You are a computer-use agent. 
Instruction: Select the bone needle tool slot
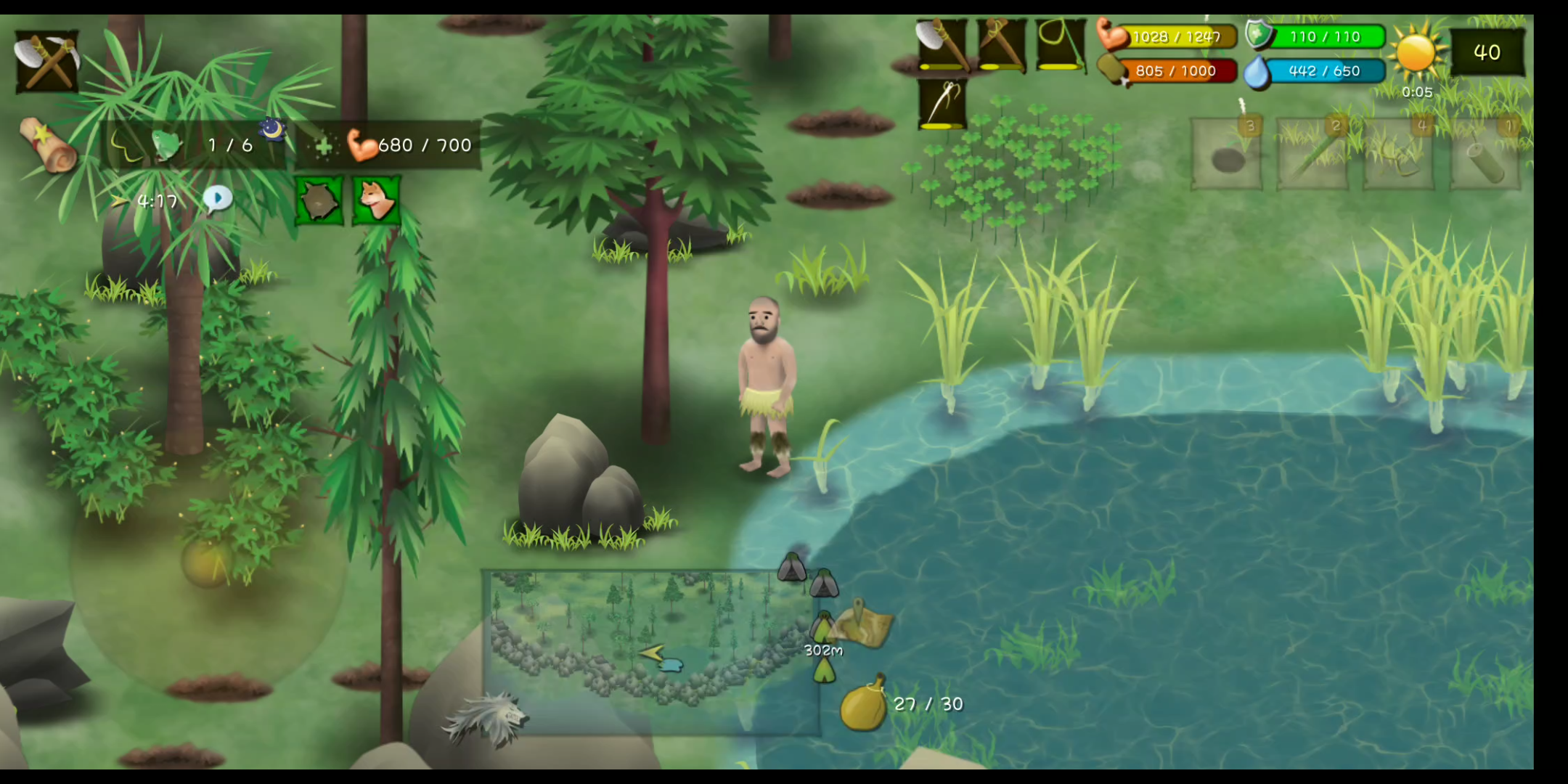click(942, 104)
